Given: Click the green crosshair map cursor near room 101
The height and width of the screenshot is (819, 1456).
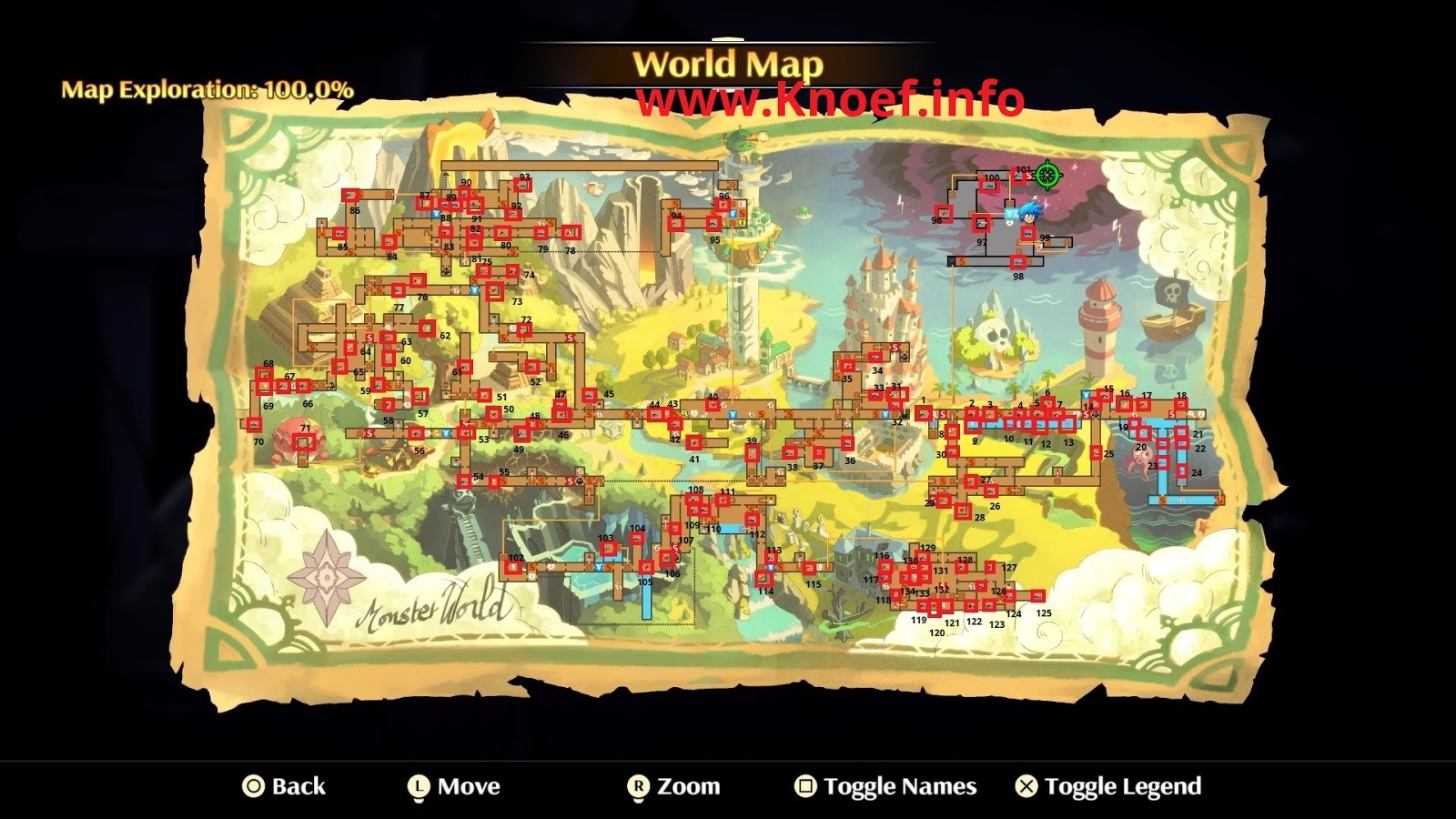Looking at the screenshot, I should click(x=1047, y=176).
